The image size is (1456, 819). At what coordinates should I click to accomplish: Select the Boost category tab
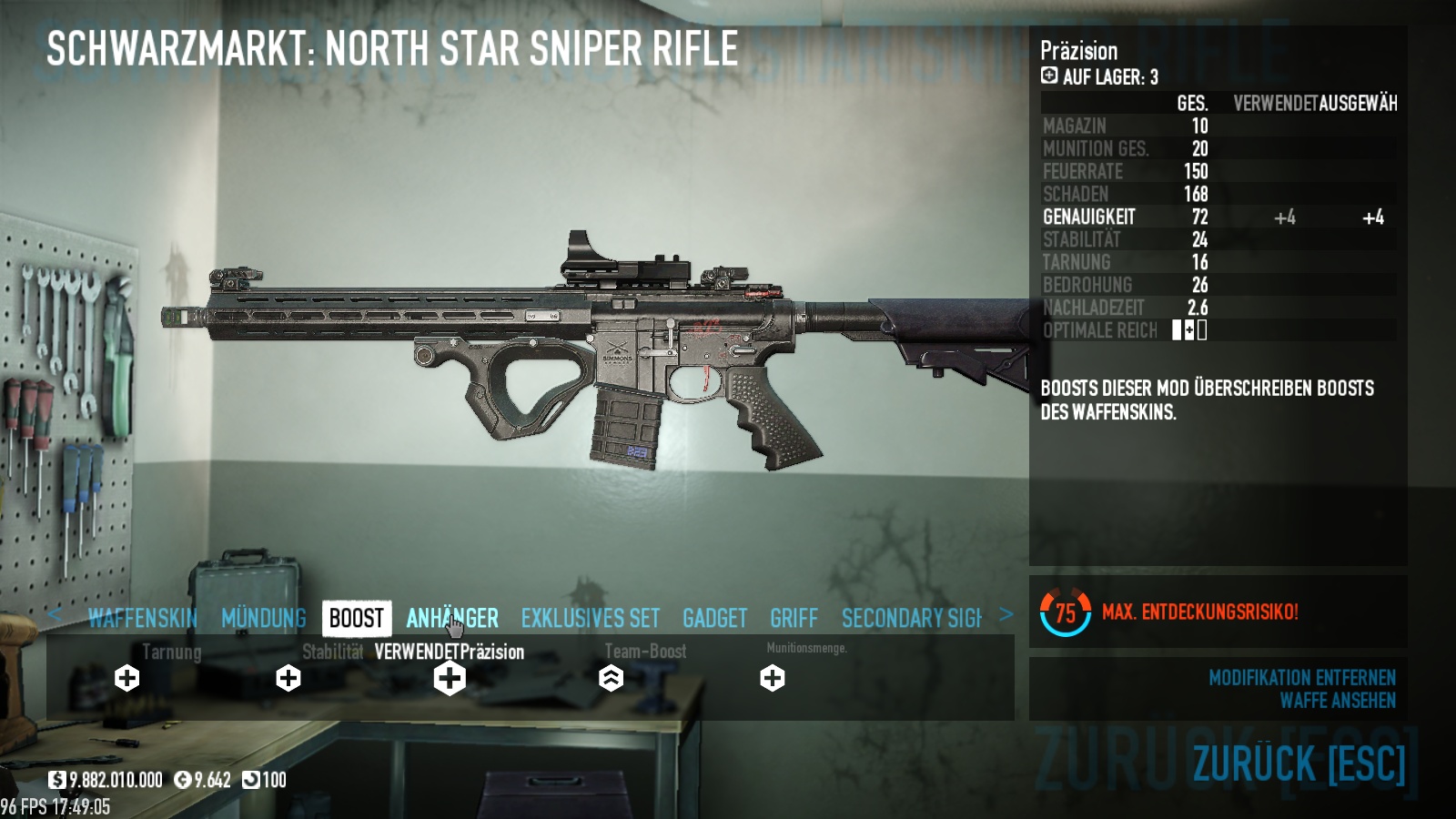pos(356,619)
